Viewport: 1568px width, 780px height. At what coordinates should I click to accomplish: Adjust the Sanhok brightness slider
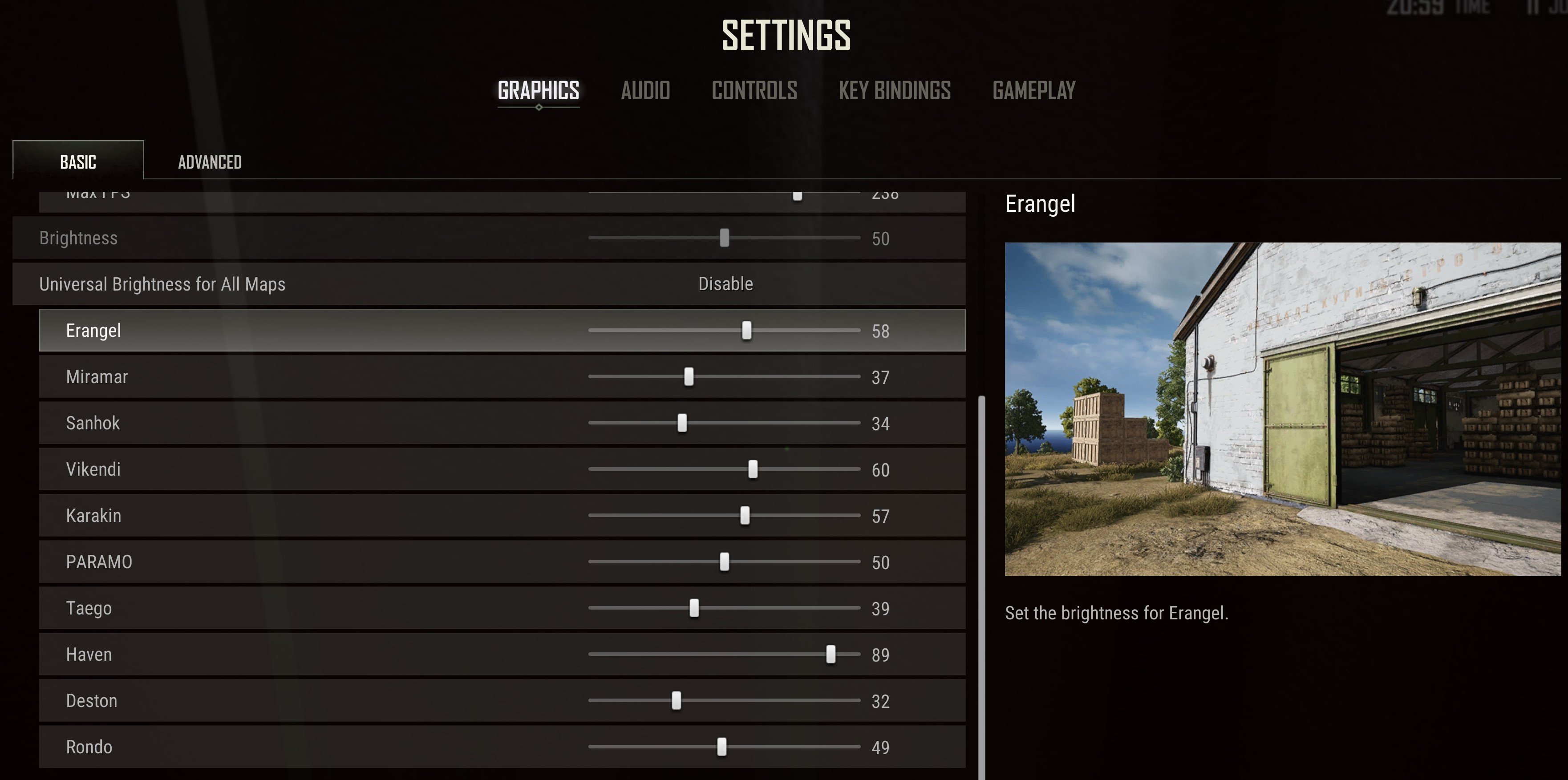[682, 423]
